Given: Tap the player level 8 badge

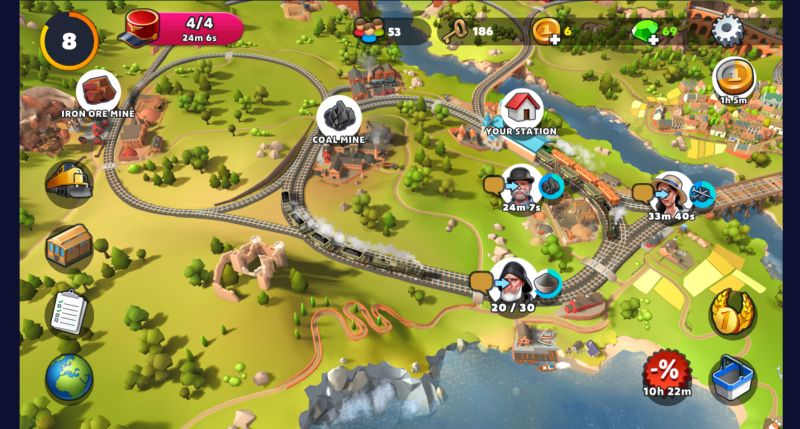Looking at the screenshot, I should pyautogui.click(x=68, y=41).
